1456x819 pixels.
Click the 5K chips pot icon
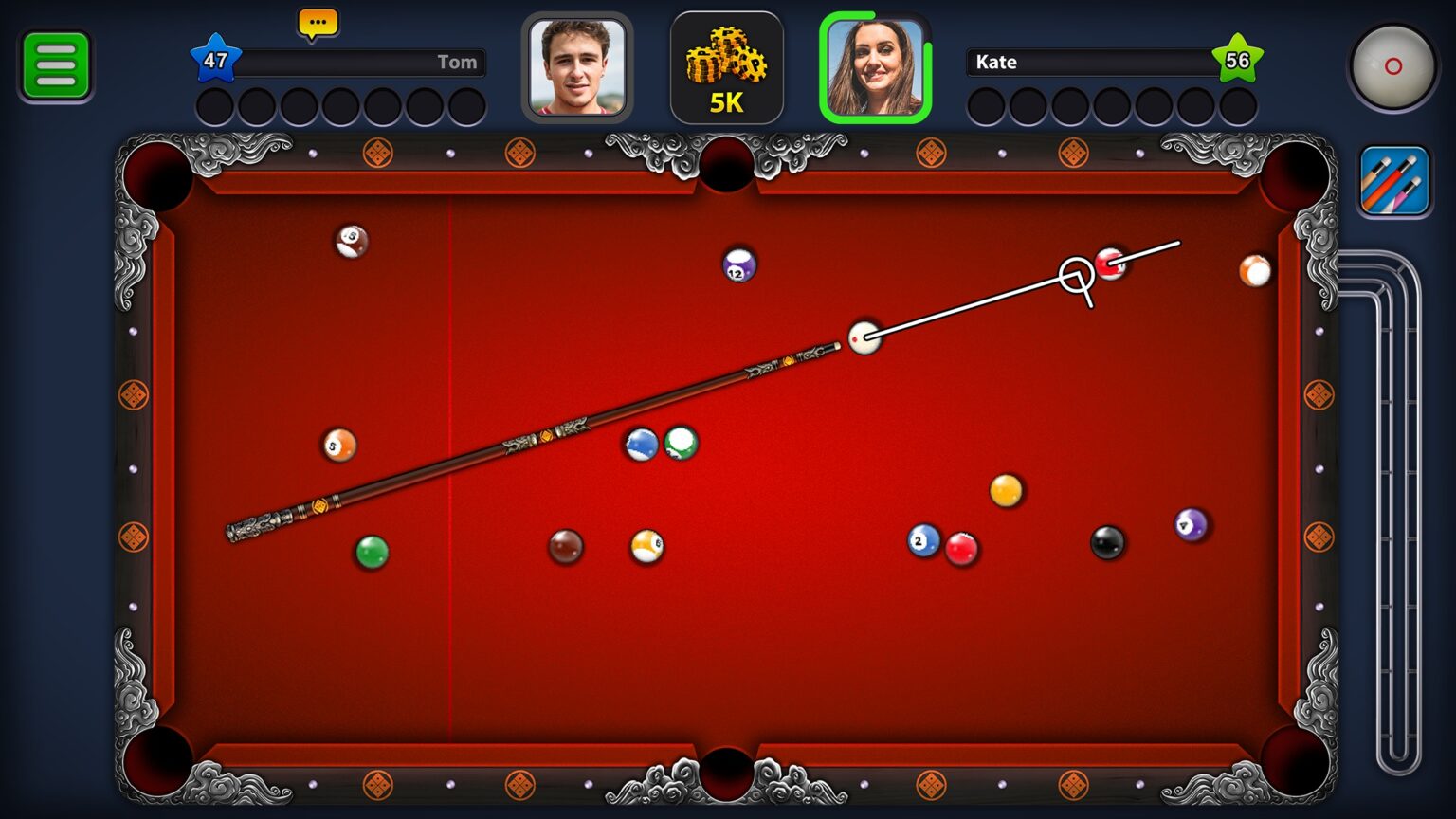click(x=727, y=66)
